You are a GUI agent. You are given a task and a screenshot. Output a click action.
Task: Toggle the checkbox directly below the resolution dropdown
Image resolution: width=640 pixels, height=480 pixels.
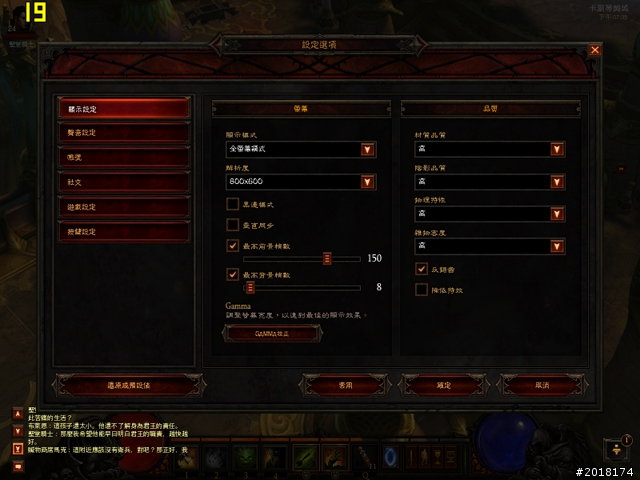(233, 205)
